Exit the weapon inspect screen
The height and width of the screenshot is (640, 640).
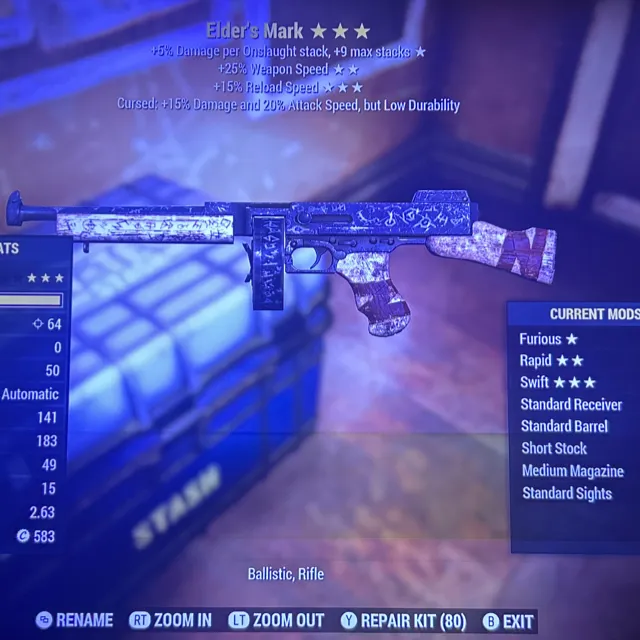coord(508,621)
